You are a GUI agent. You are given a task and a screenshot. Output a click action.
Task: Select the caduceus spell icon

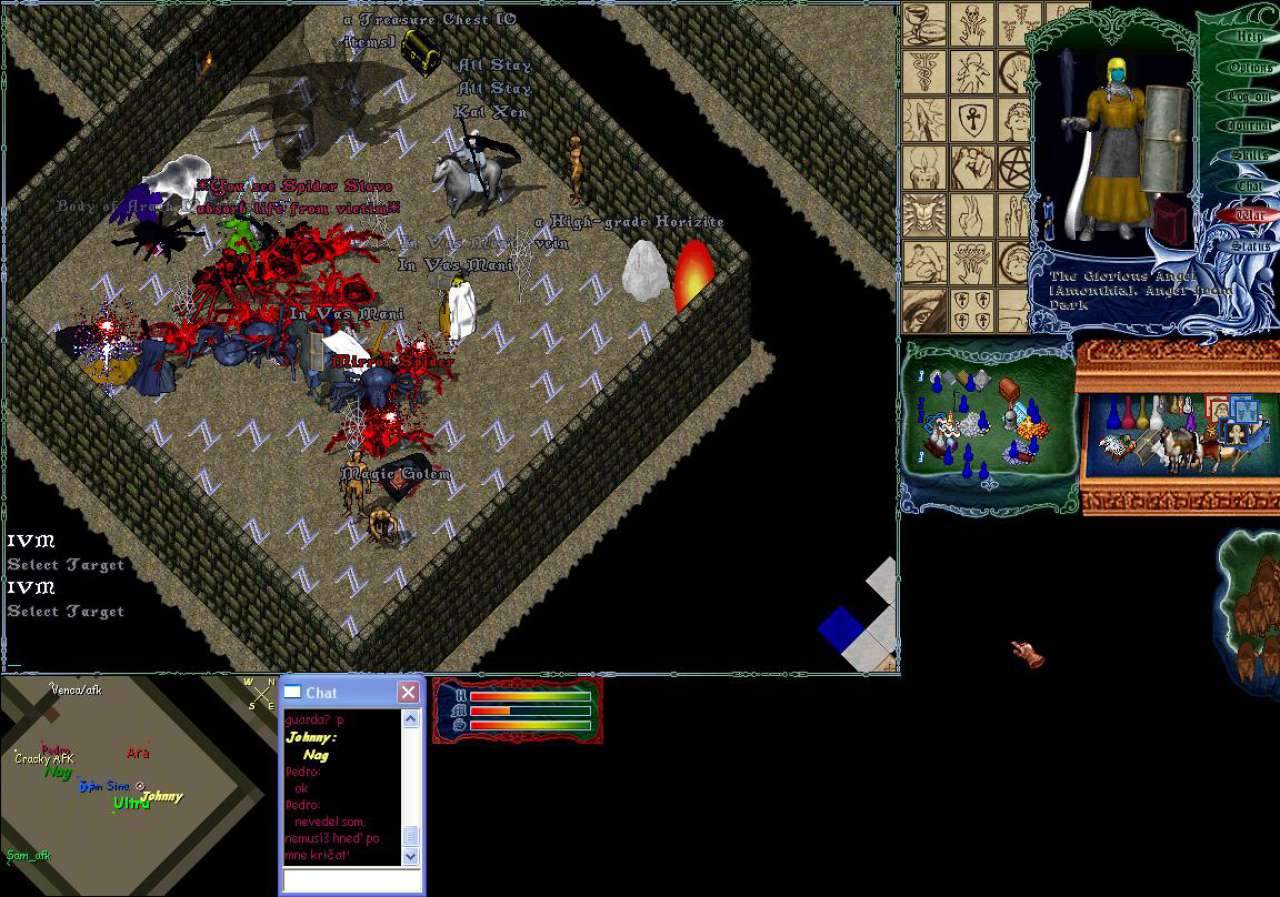tap(924, 71)
